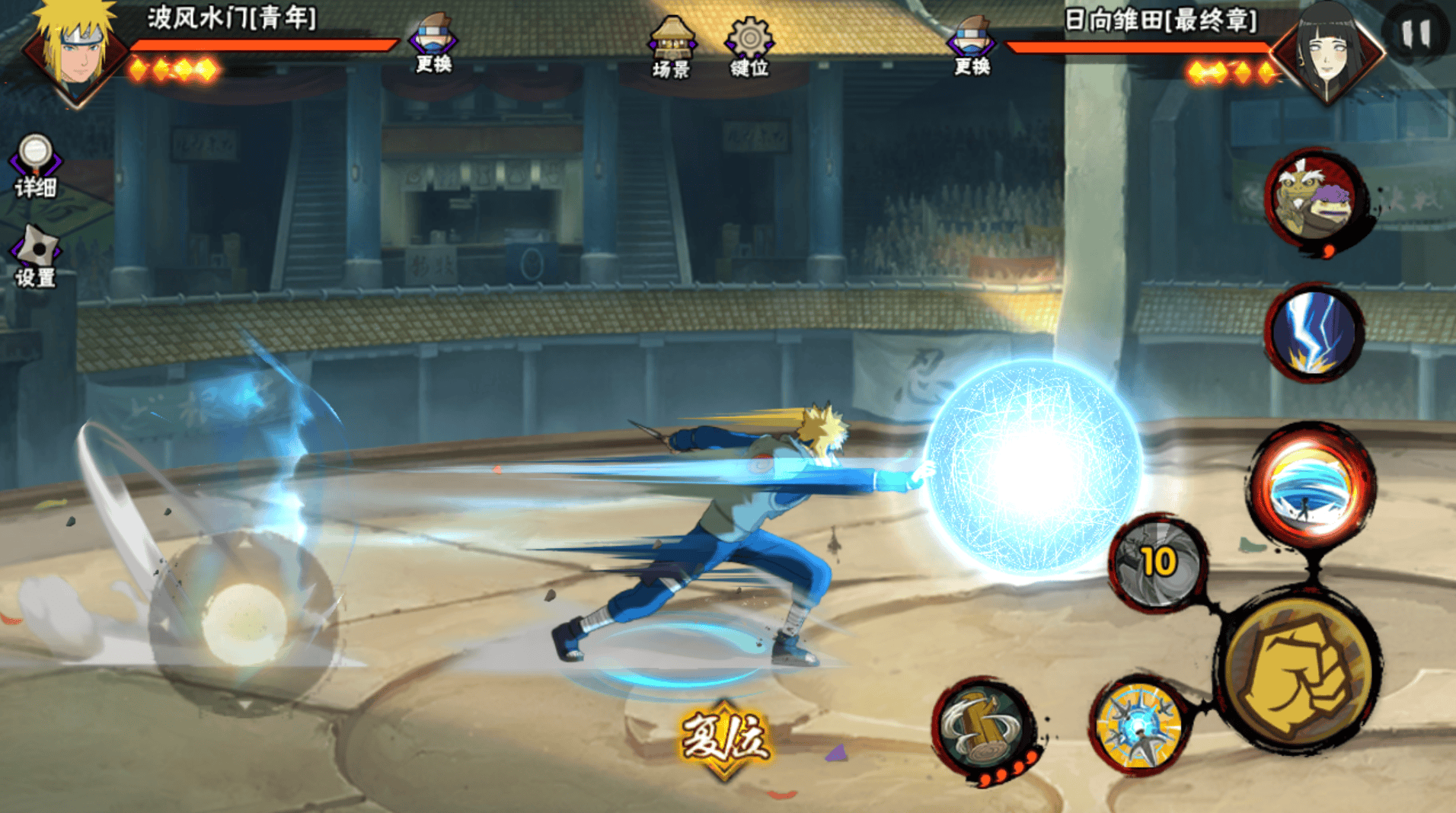Tap the skill on cooldown showing 10

pyautogui.click(x=1158, y=563)
